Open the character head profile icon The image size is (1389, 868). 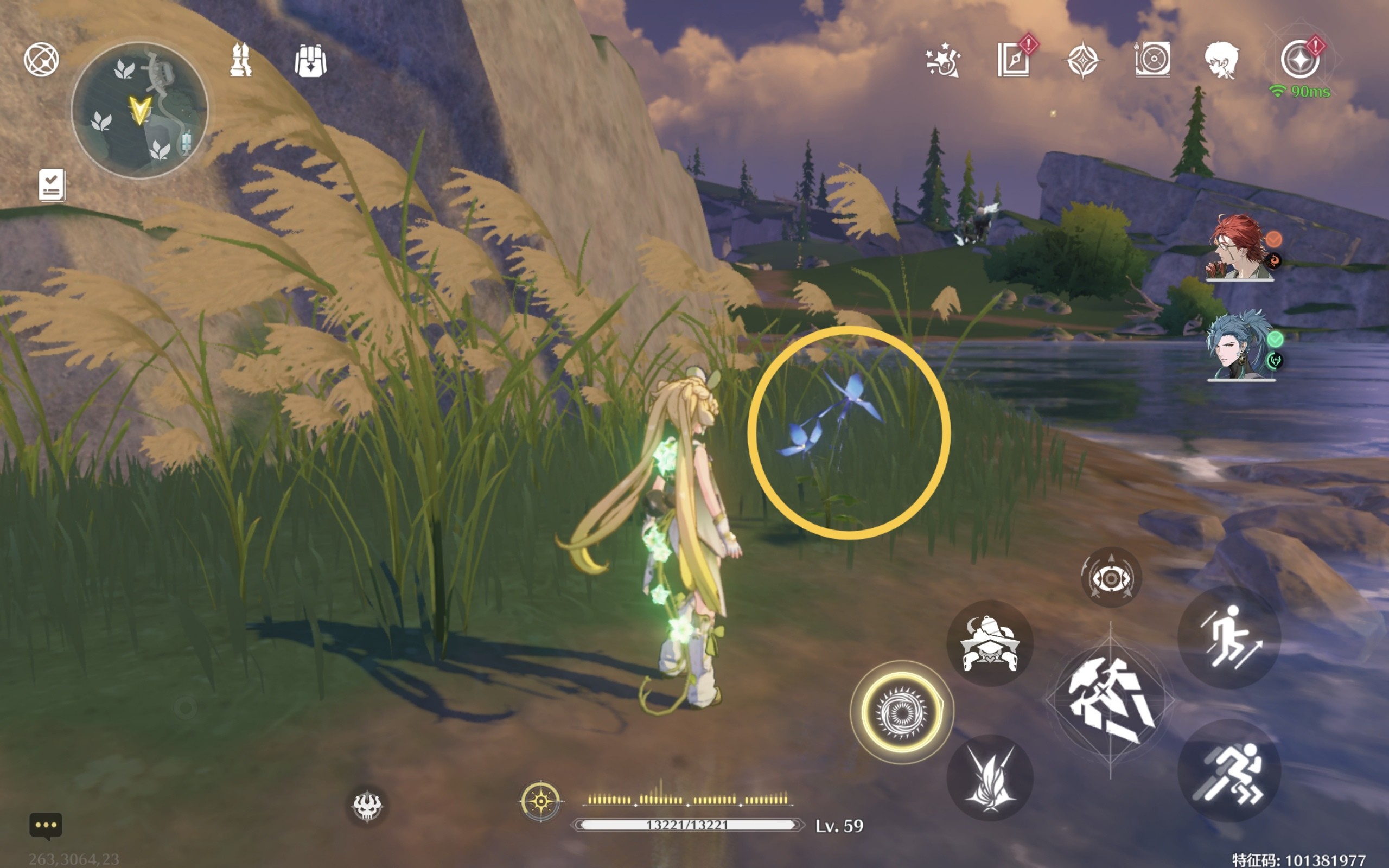click(1221, 60)
